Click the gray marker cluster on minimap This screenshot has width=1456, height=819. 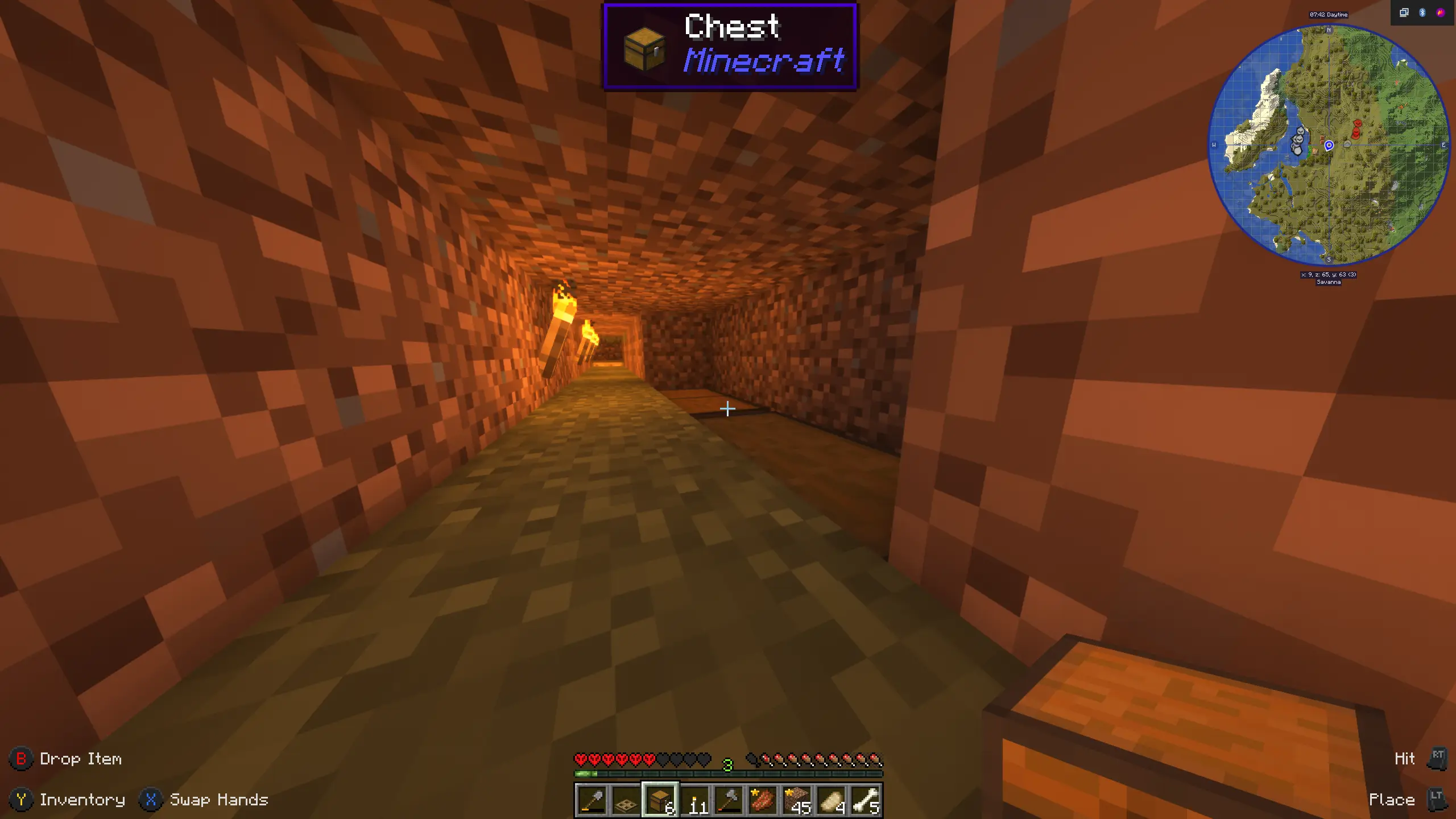1298,141
